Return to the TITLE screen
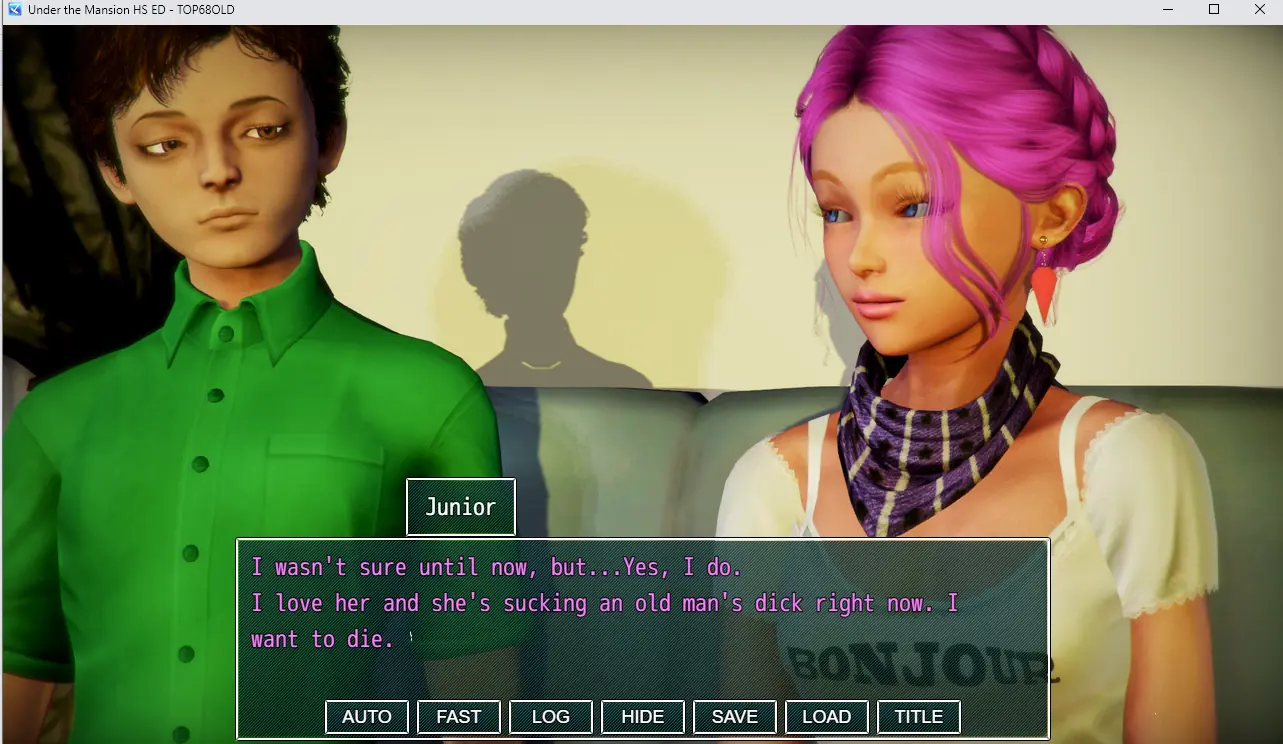 [919, 716]
